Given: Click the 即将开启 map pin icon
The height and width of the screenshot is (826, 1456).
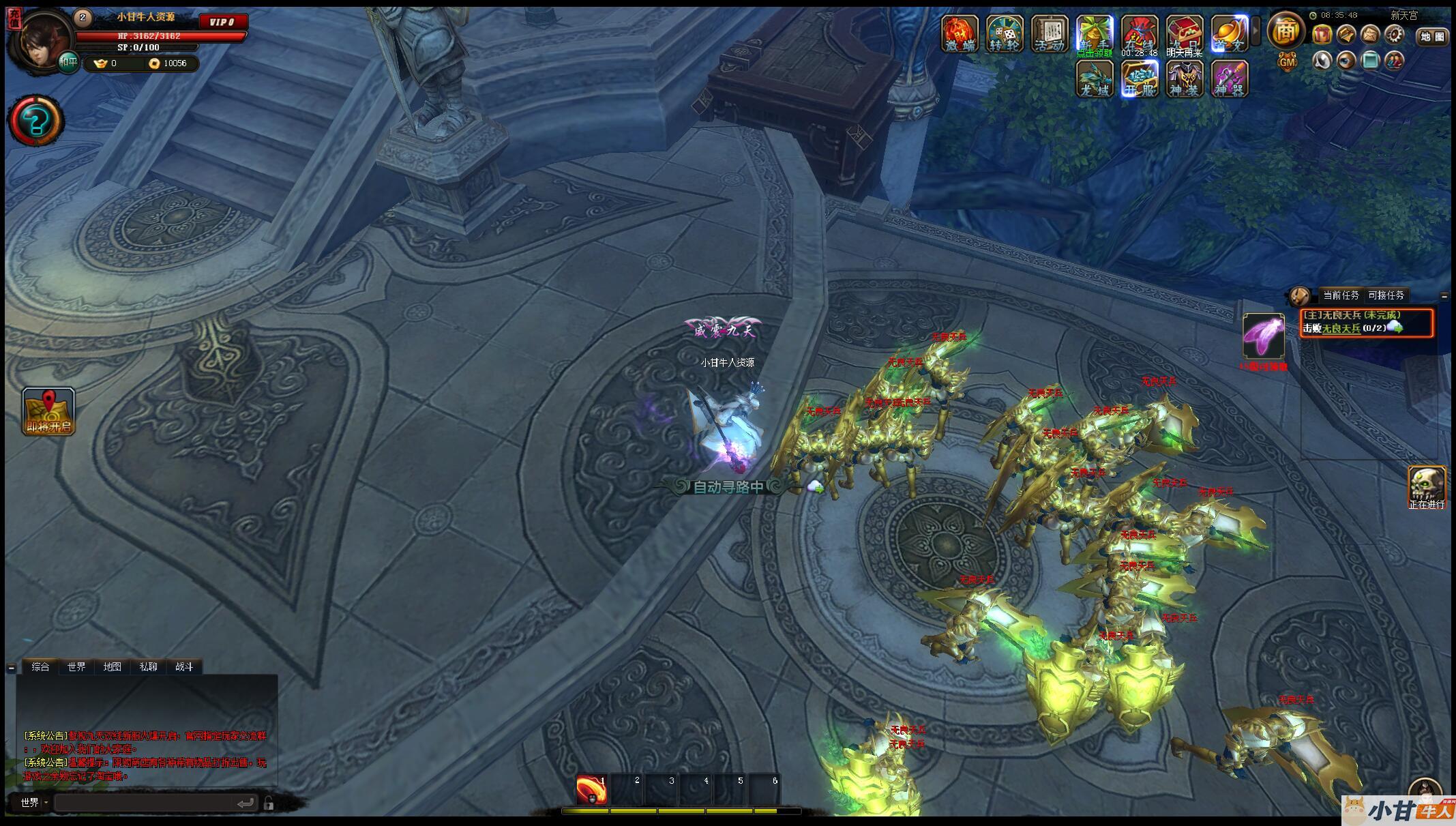Looking at the screenshot, I should point(48,411).
